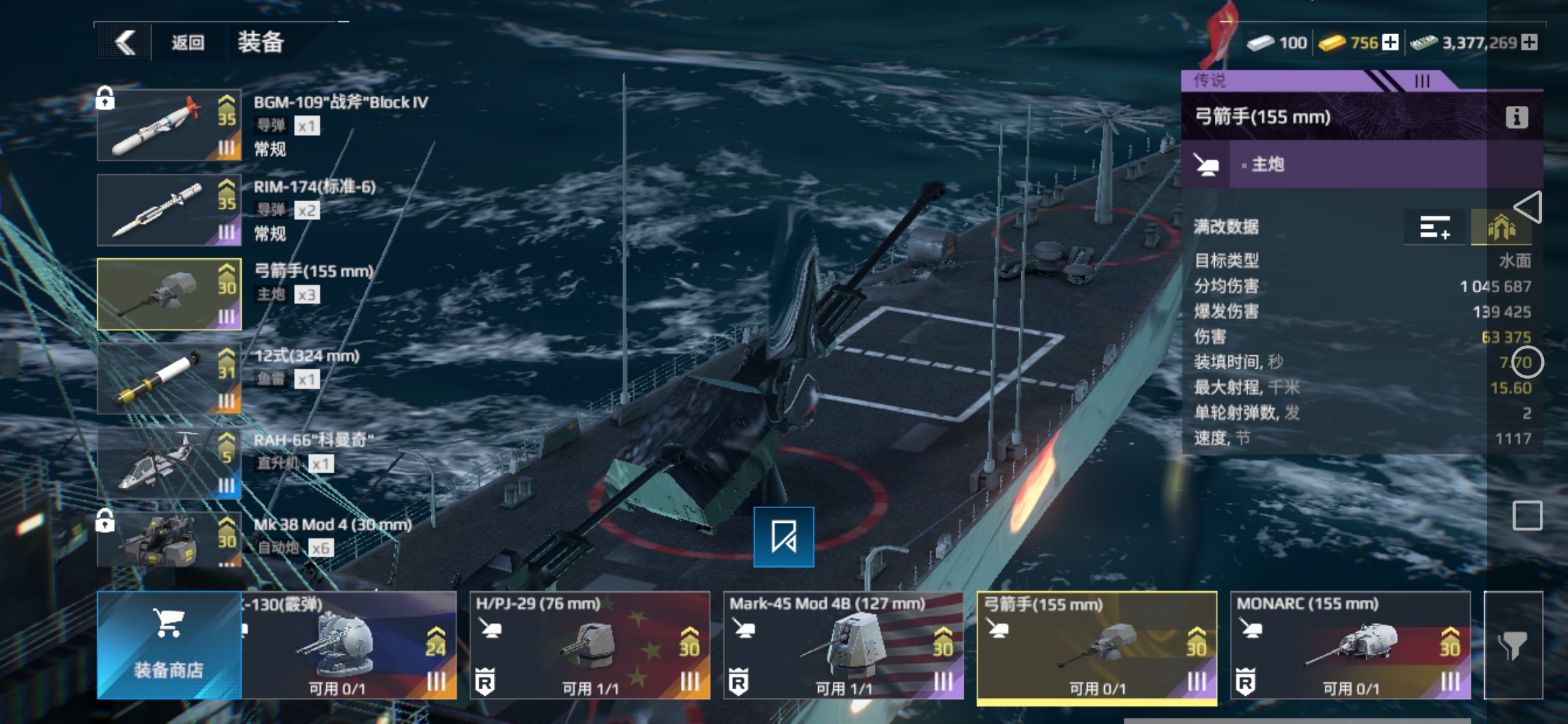
Task: Choose the RIM-174 missile slot
Action: coord(169,210)
